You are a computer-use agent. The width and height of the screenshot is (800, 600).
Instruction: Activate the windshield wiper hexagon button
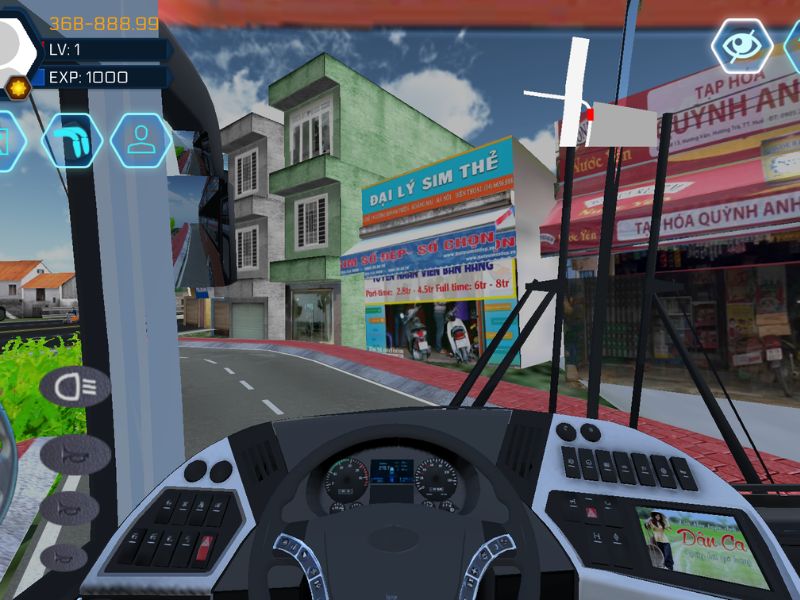72,140
